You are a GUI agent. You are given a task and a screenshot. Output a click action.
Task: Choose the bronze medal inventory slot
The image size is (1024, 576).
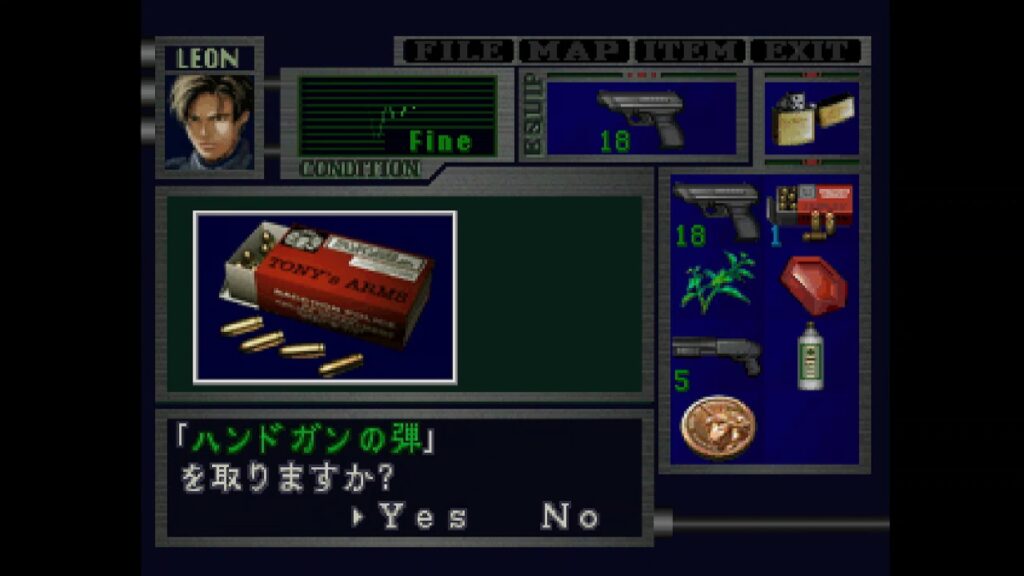(716, 427)
